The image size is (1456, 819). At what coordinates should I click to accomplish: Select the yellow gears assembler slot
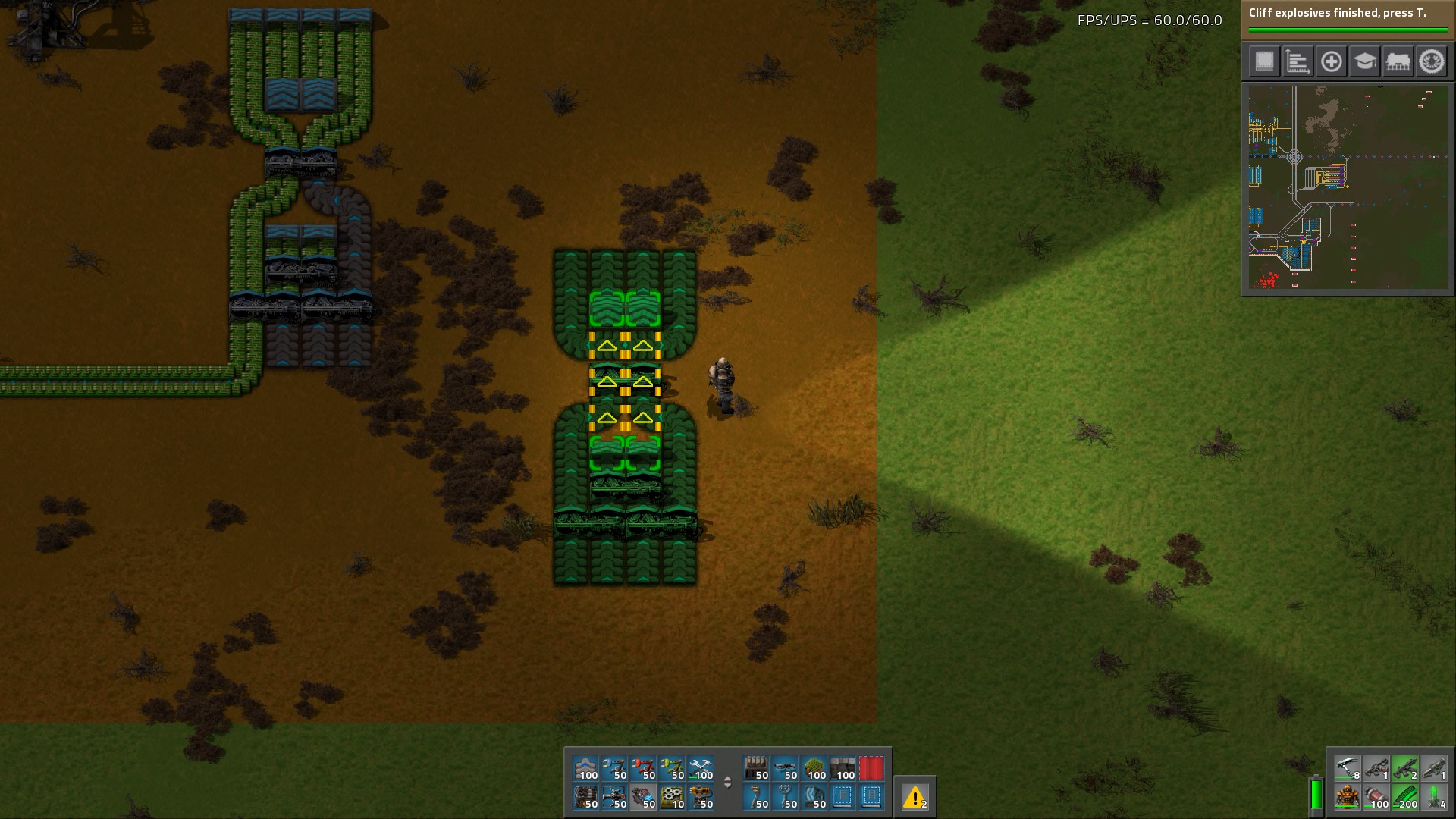tap(672, 797)
